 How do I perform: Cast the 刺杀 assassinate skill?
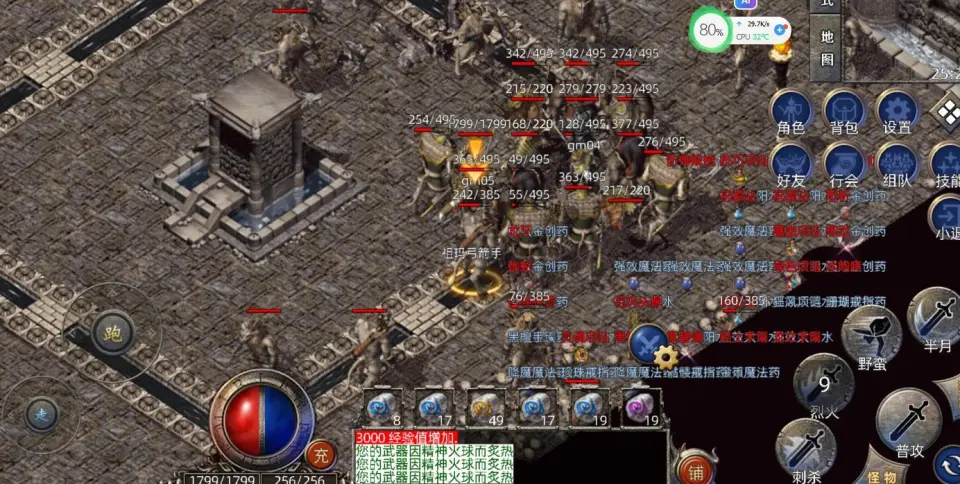click(806, 447)
